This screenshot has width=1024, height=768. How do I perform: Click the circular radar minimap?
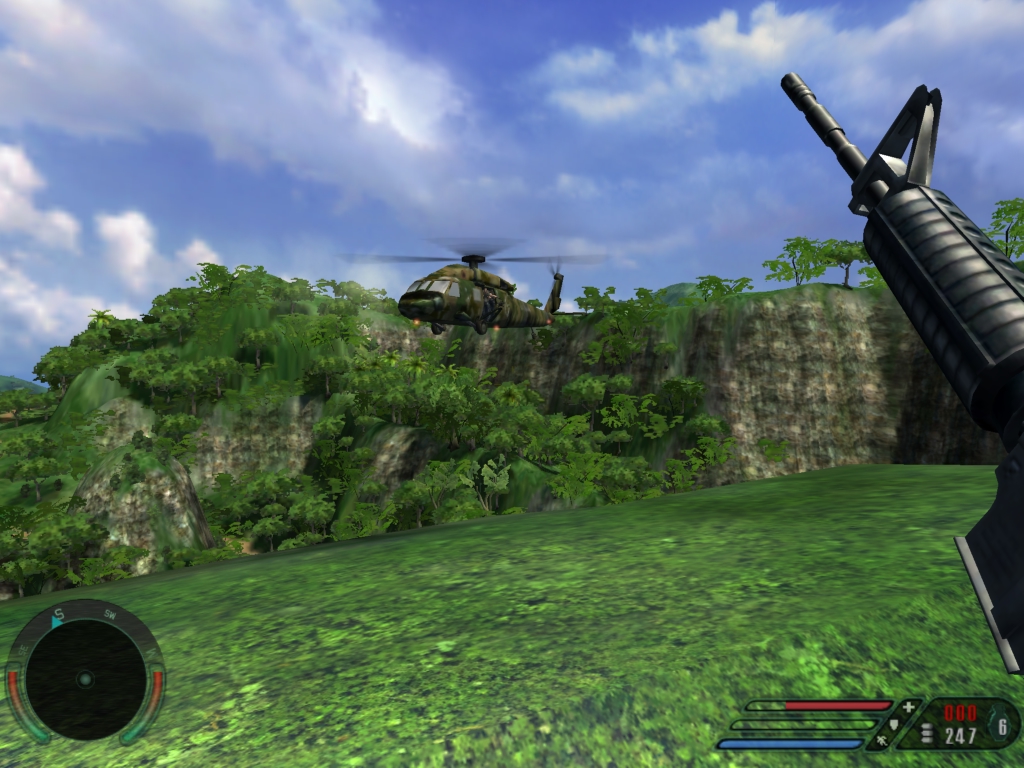pyautogui.click(x=85, y=679)
